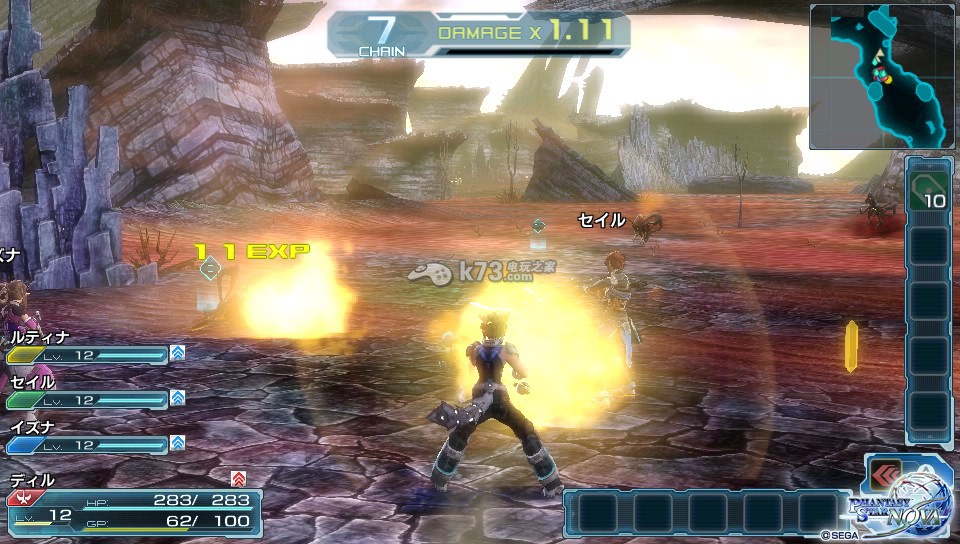Click the red buff icon above ディル's panel
This screenshot has height=544, width=960.
(x=237, y=478)
